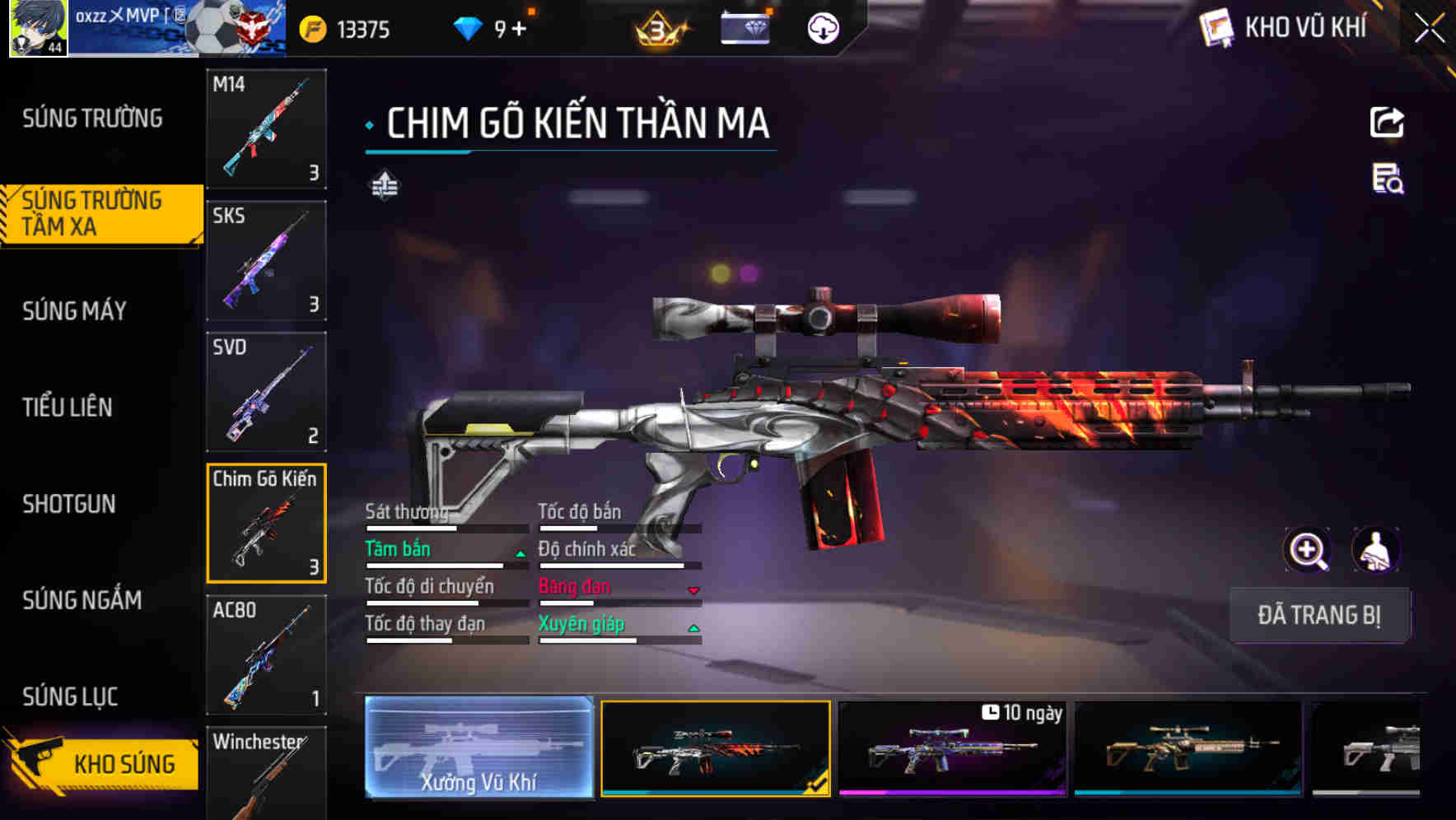This screenshot has width=1456, height=820.
Task: Pick the Winchester weapon slot
Action: 266,774
